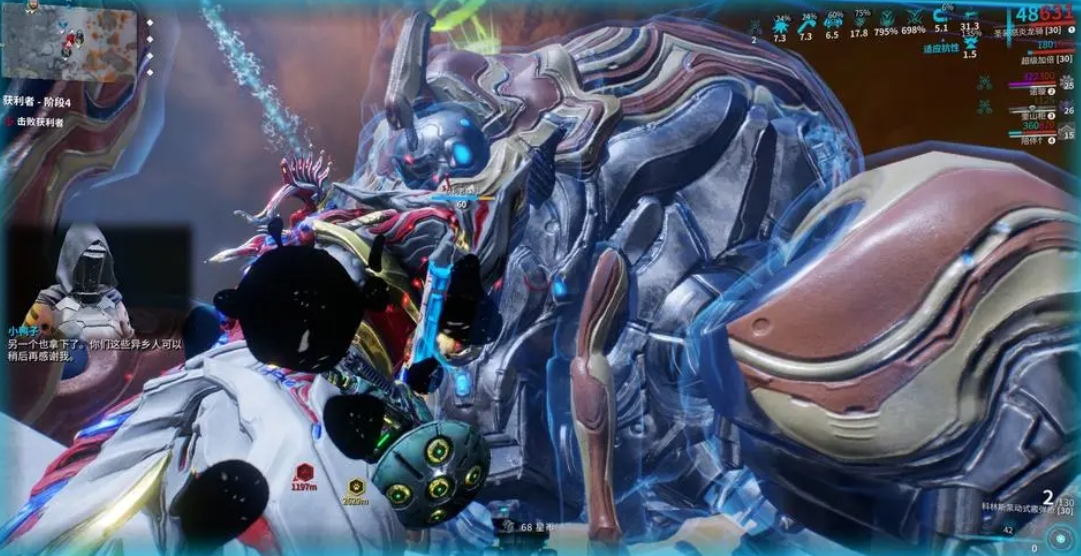
Task: Select the red hexagon waypoint marker at 1197m
Action: [x=305, y=473]
